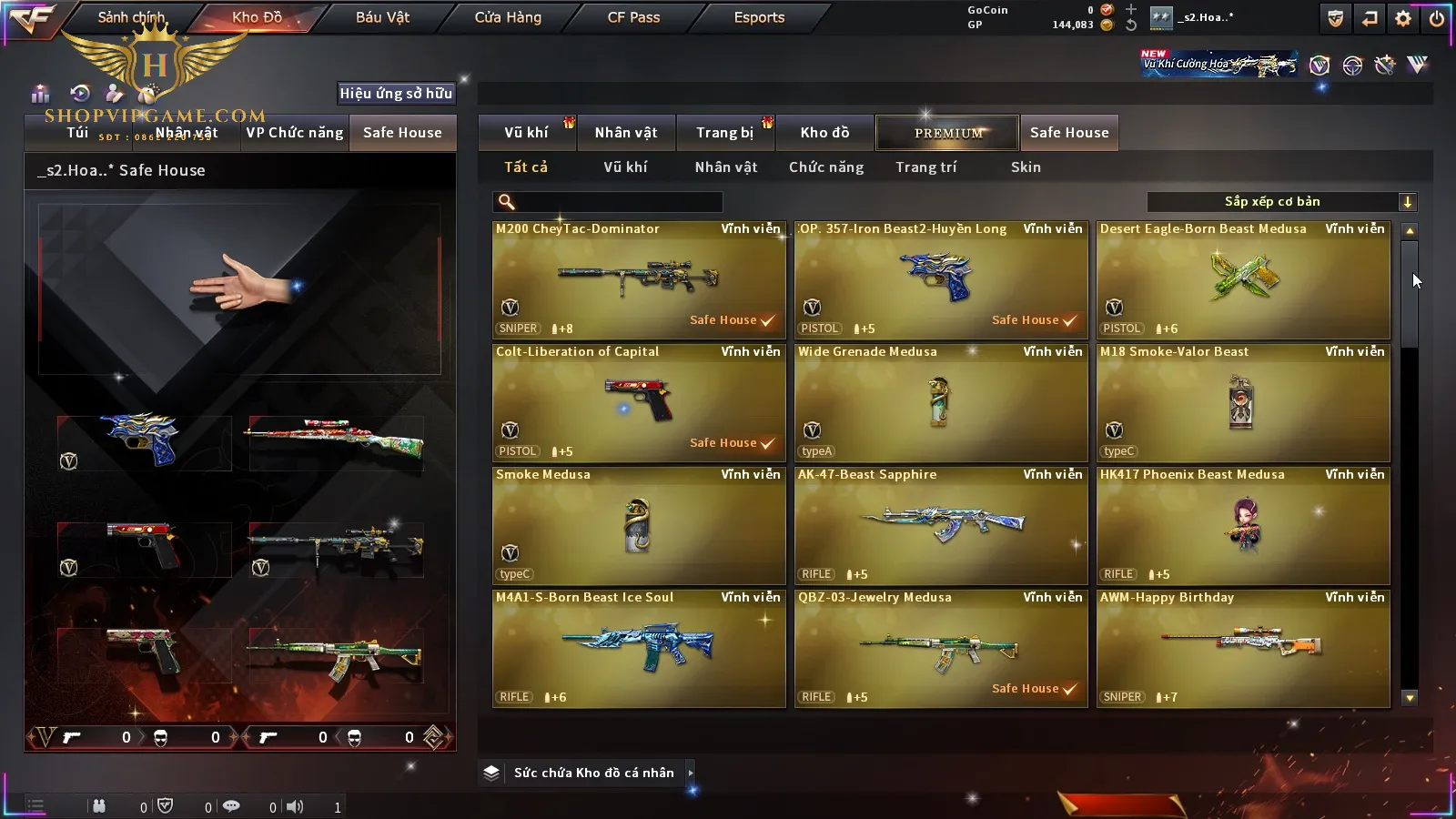The image size is (1456, 819).
Task: Open the Báu Vật menu
Action: (x=382, y=17)
